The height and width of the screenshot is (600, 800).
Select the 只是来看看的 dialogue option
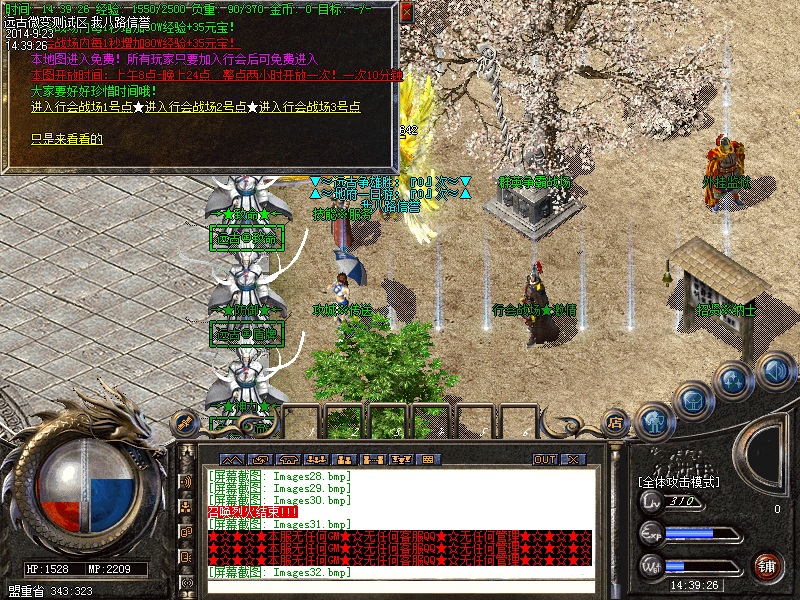[x=67, y=138]
